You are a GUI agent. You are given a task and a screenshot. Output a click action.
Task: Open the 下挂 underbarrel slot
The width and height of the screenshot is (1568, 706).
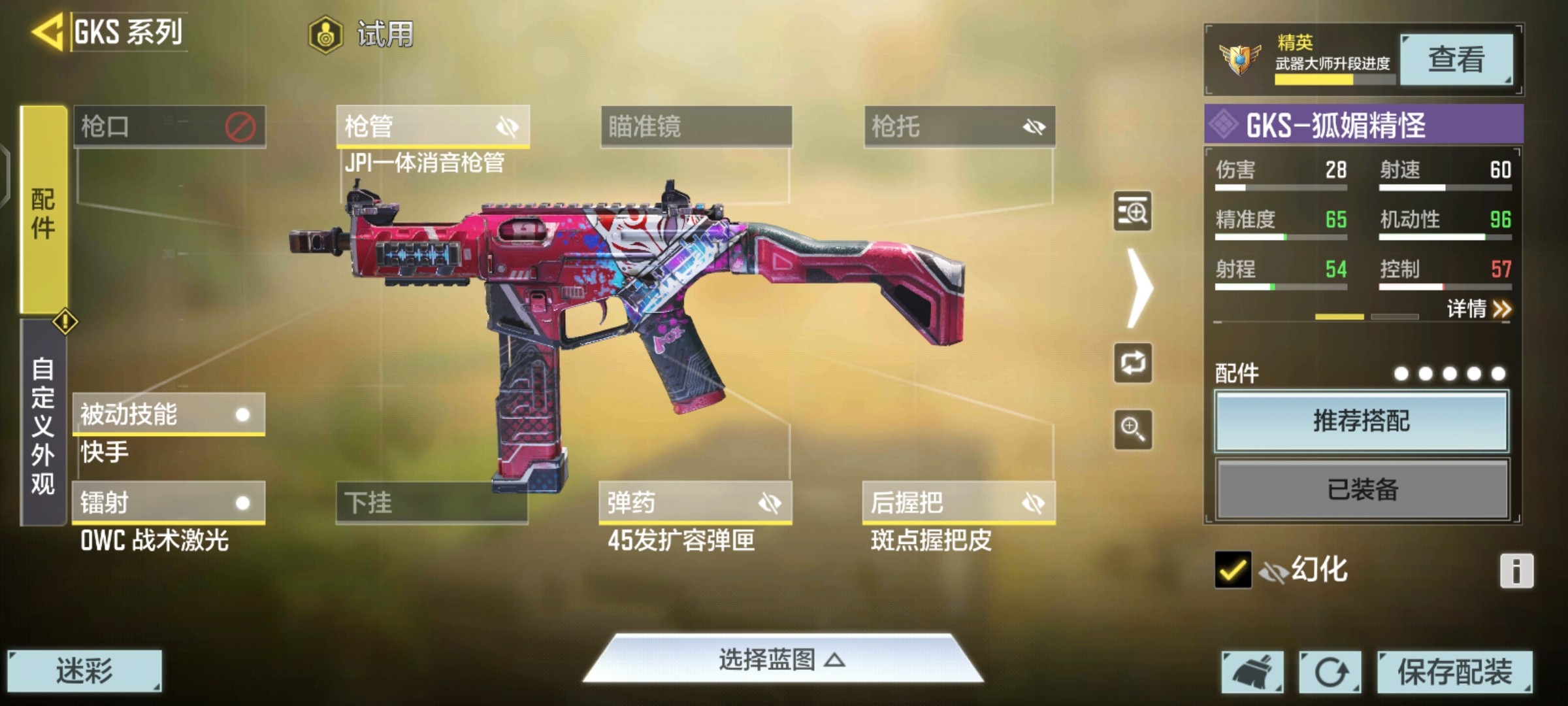(x=431, y=503)
